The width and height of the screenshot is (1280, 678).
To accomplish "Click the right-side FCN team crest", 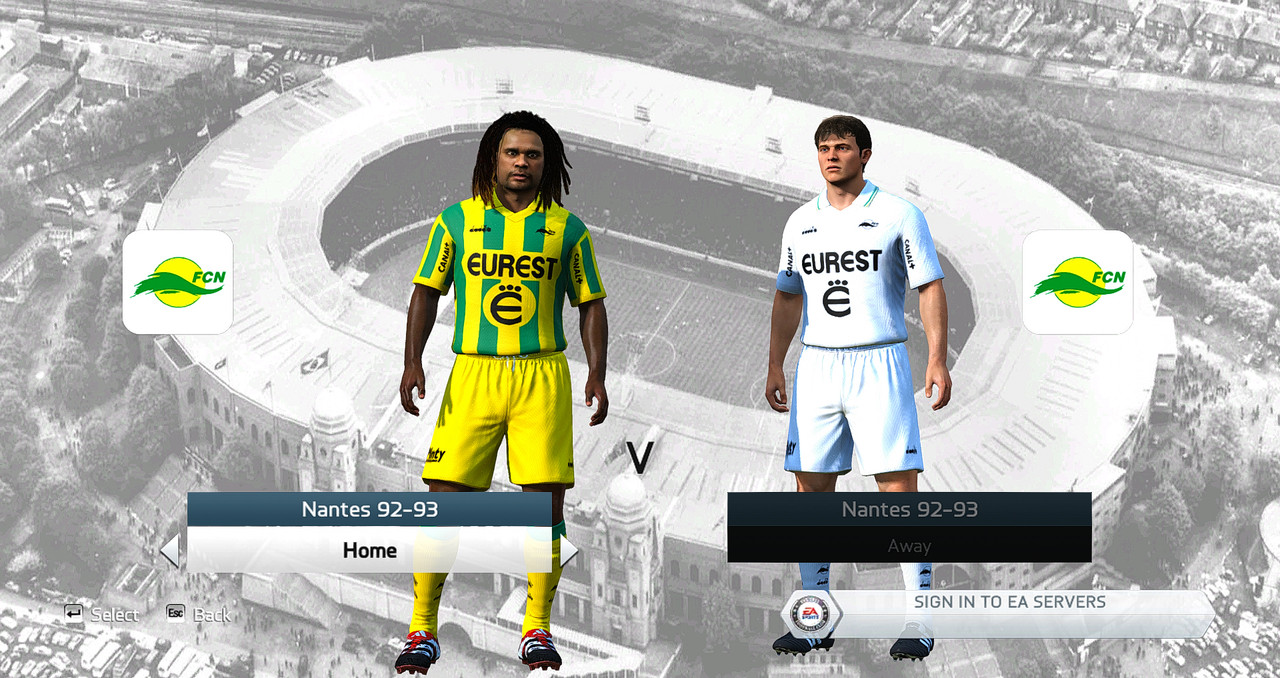I will point(1077,282).
